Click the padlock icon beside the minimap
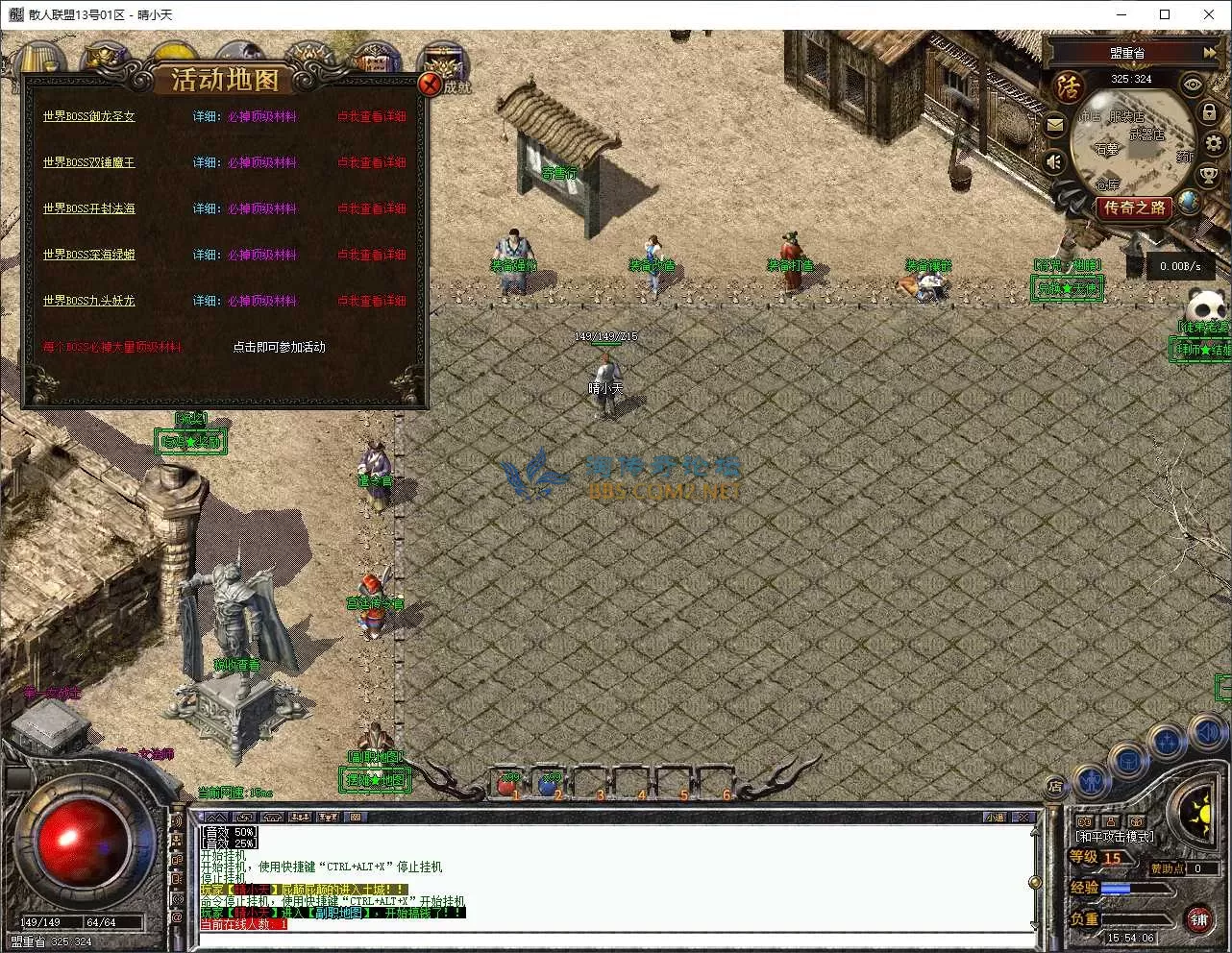 click(1210, 111)
